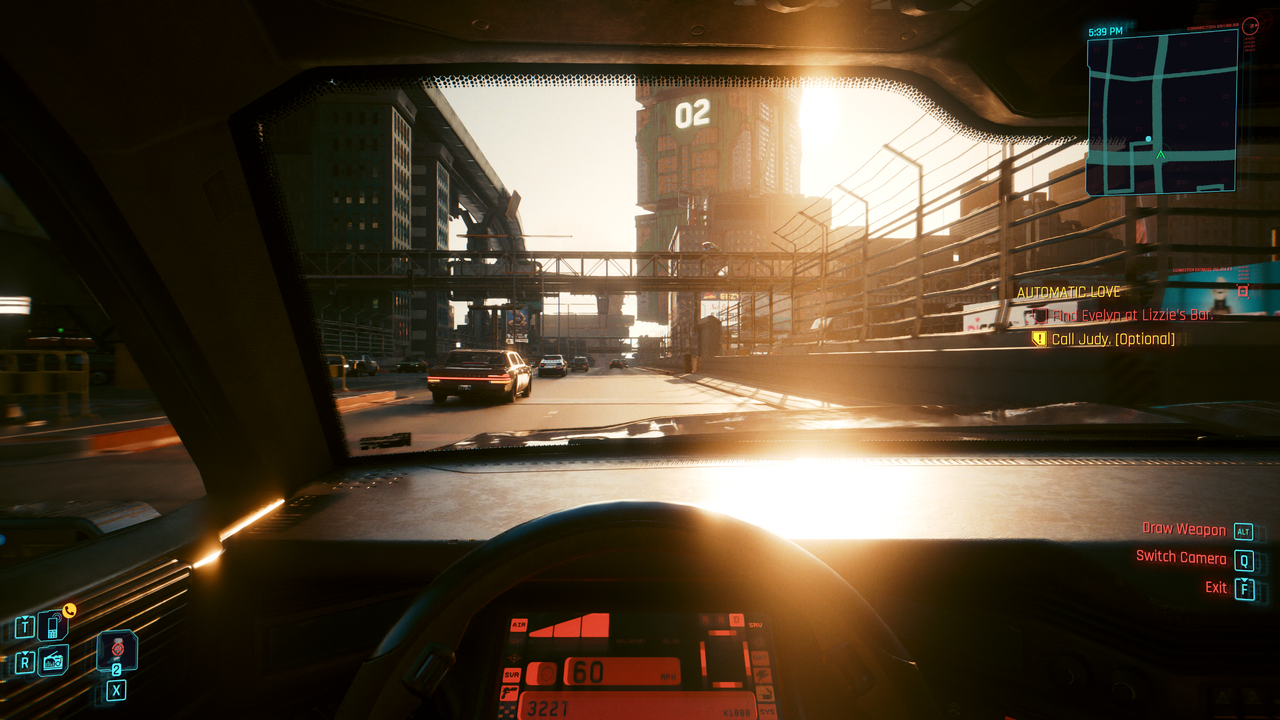Open the city minimap

point(1161,111)
